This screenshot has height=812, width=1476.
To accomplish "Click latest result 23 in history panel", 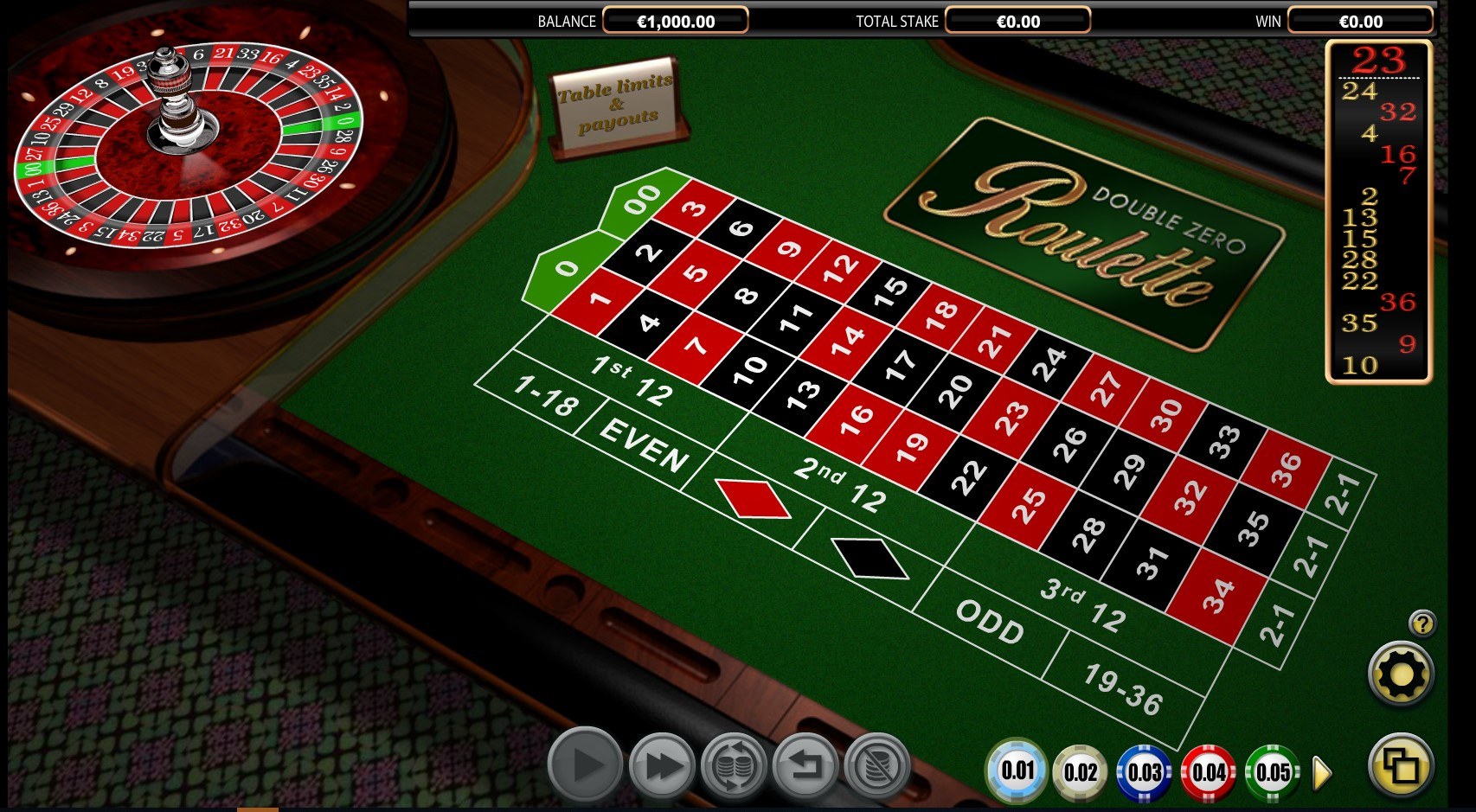I will click(1377, 61).
